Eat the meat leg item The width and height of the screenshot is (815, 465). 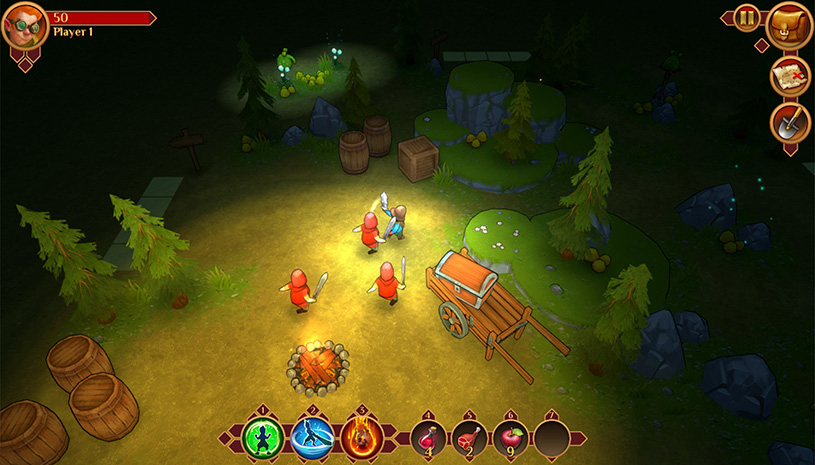pyautogui.click(x=469, y=438)
